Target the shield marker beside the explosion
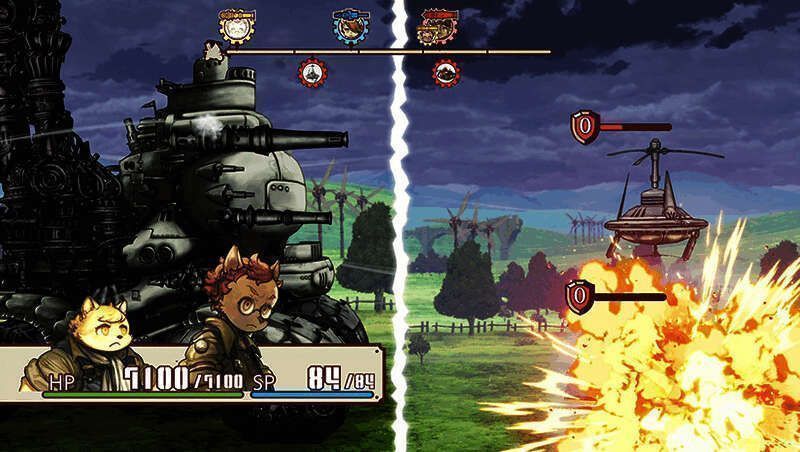This screenshot has height=452, width=800. 579,296
